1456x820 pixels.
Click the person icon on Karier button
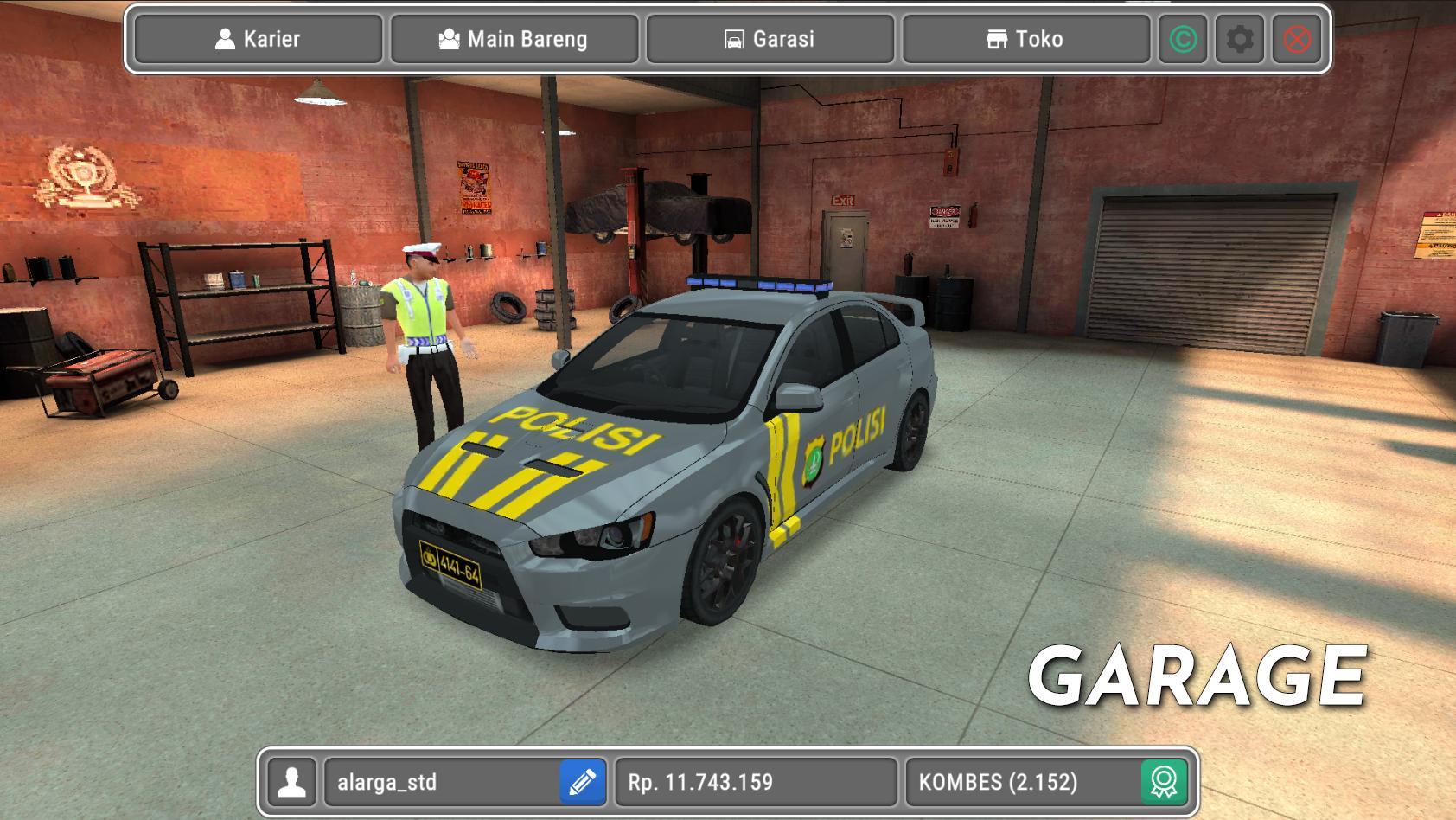227,39
